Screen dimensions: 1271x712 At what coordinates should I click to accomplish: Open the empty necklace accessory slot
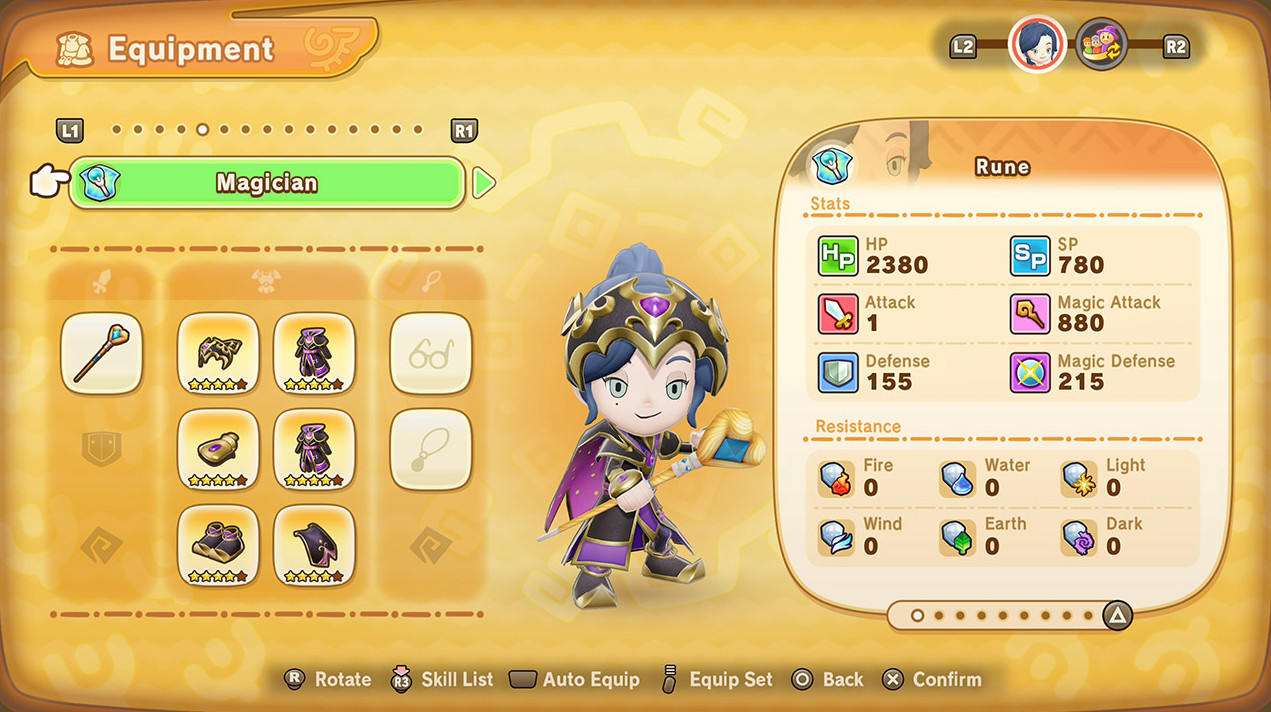click(x=430, y=449)
